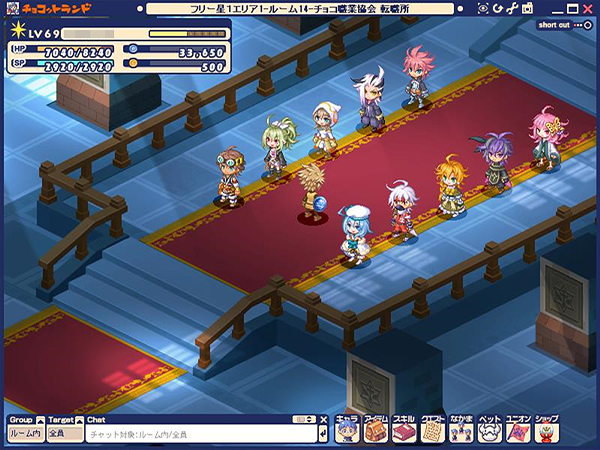Open the アイテム item bag
Viewport: 600px width, 450px height.
pyautogui.click(x=376, y=429)
